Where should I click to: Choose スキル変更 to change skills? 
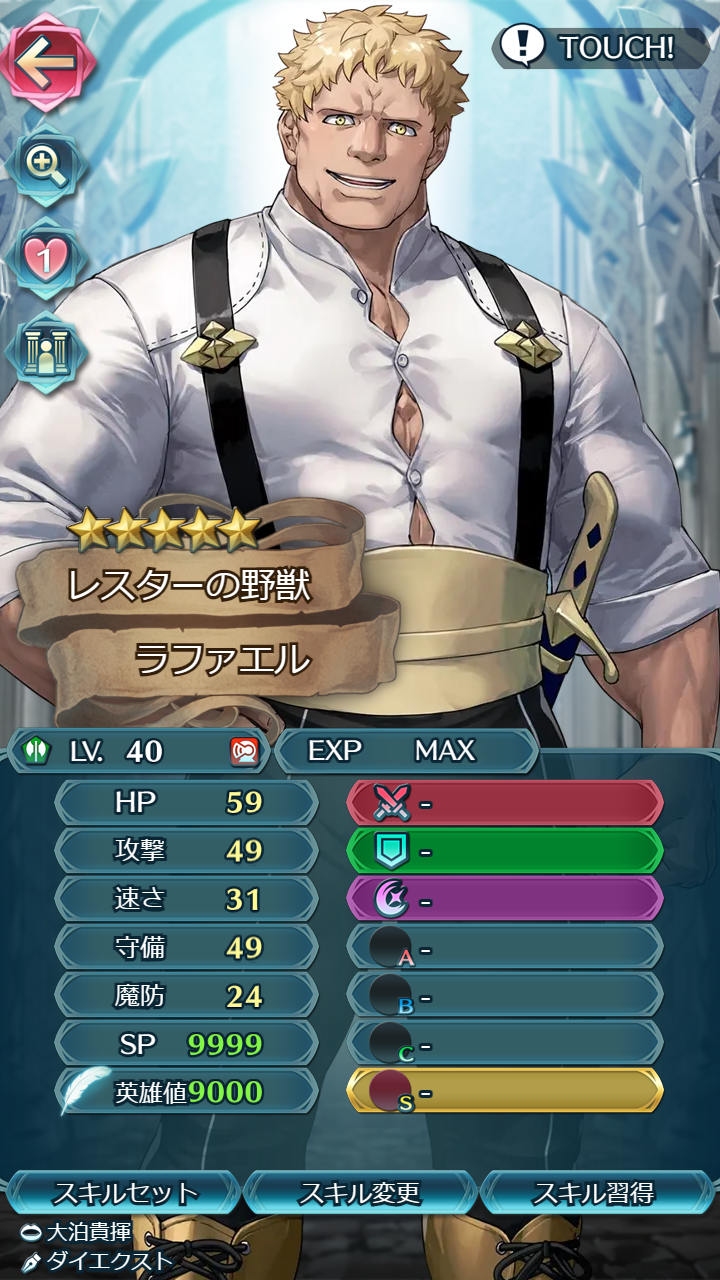pos(360,1193)
